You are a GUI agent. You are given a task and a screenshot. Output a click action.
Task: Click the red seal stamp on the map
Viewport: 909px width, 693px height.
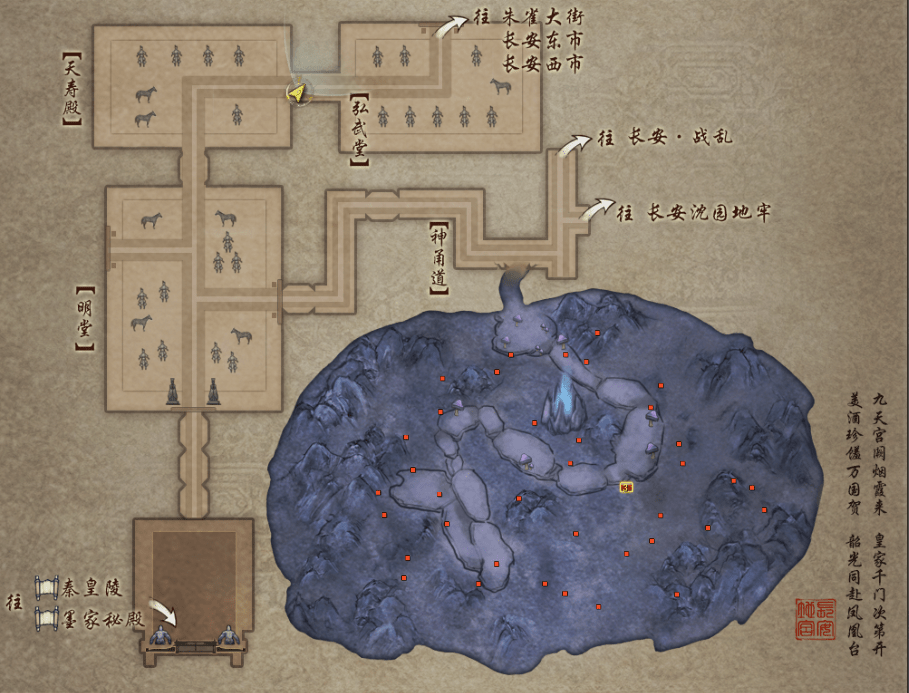pyautogui.click(x=814, y=620)
